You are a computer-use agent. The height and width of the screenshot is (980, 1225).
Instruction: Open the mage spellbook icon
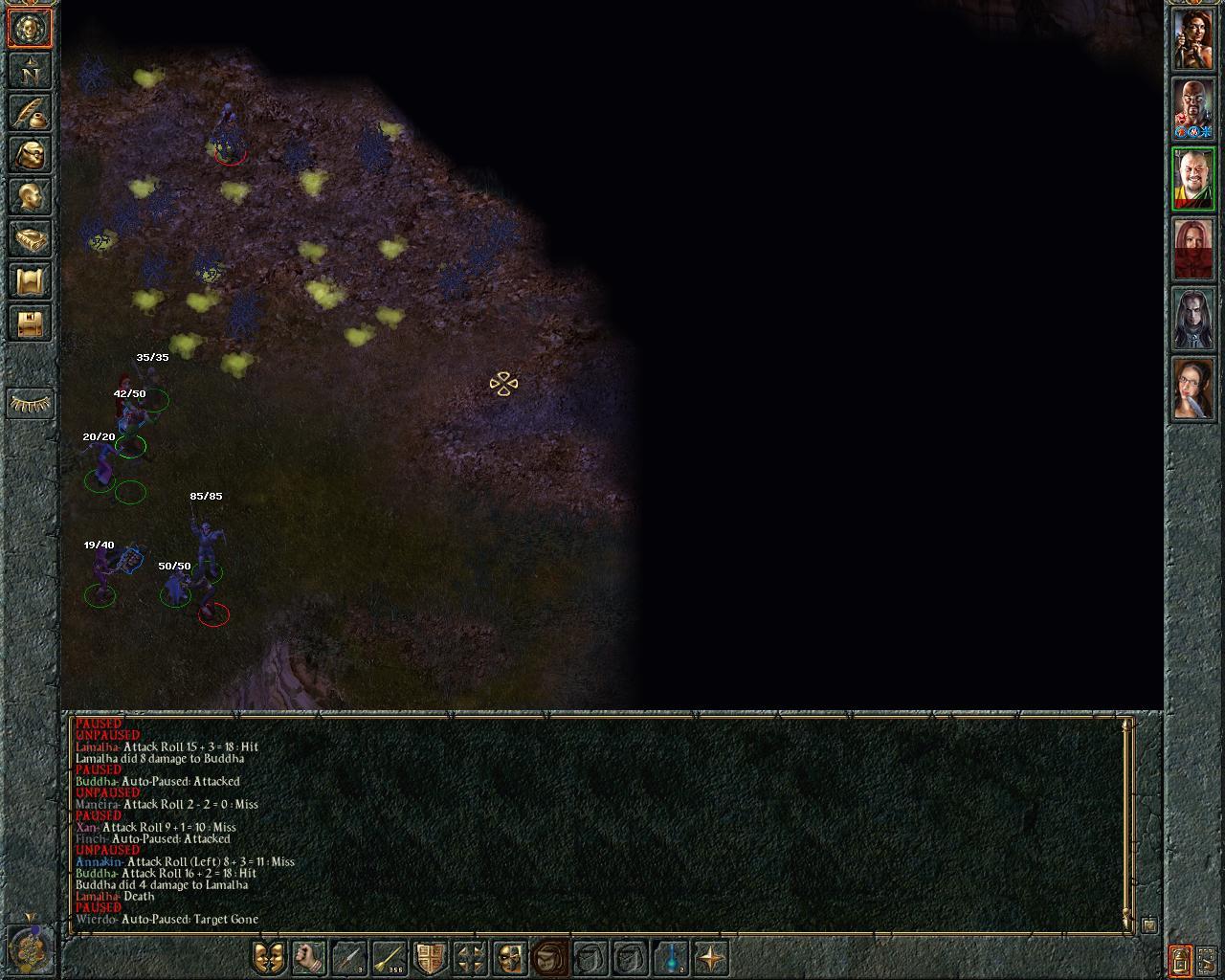pos(31,239)
